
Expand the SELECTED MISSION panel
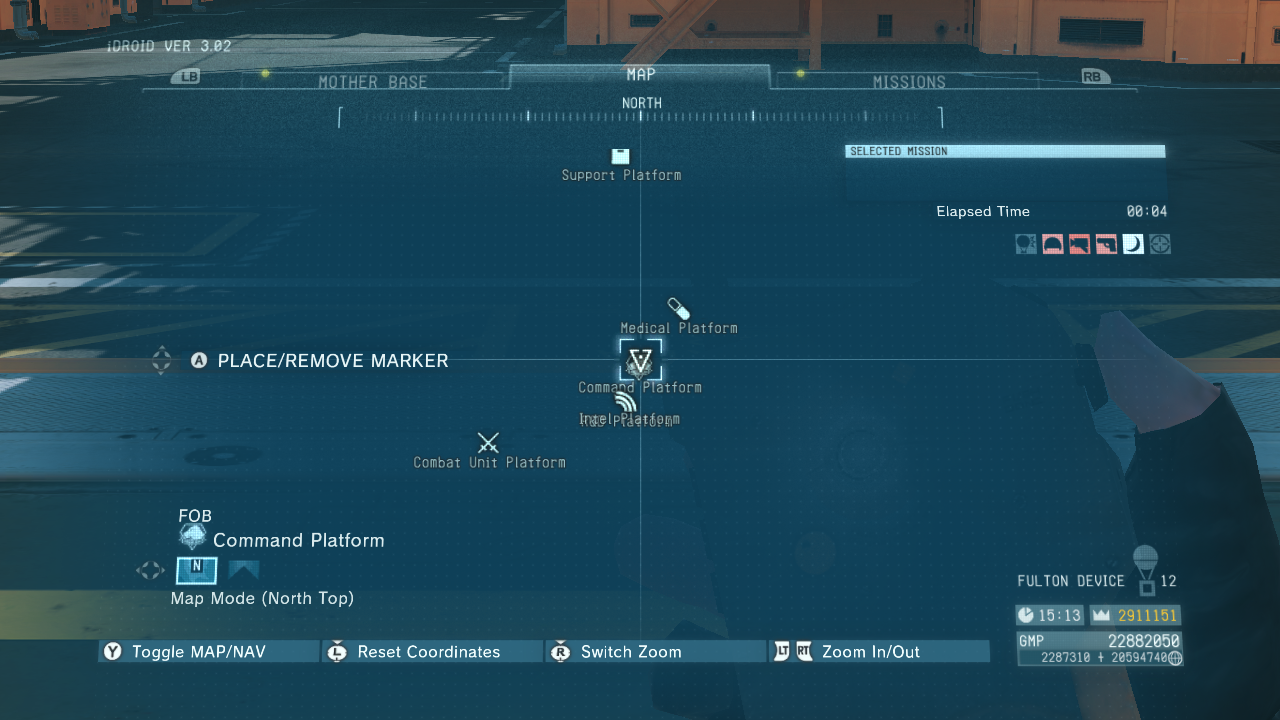coord(1003,150)
